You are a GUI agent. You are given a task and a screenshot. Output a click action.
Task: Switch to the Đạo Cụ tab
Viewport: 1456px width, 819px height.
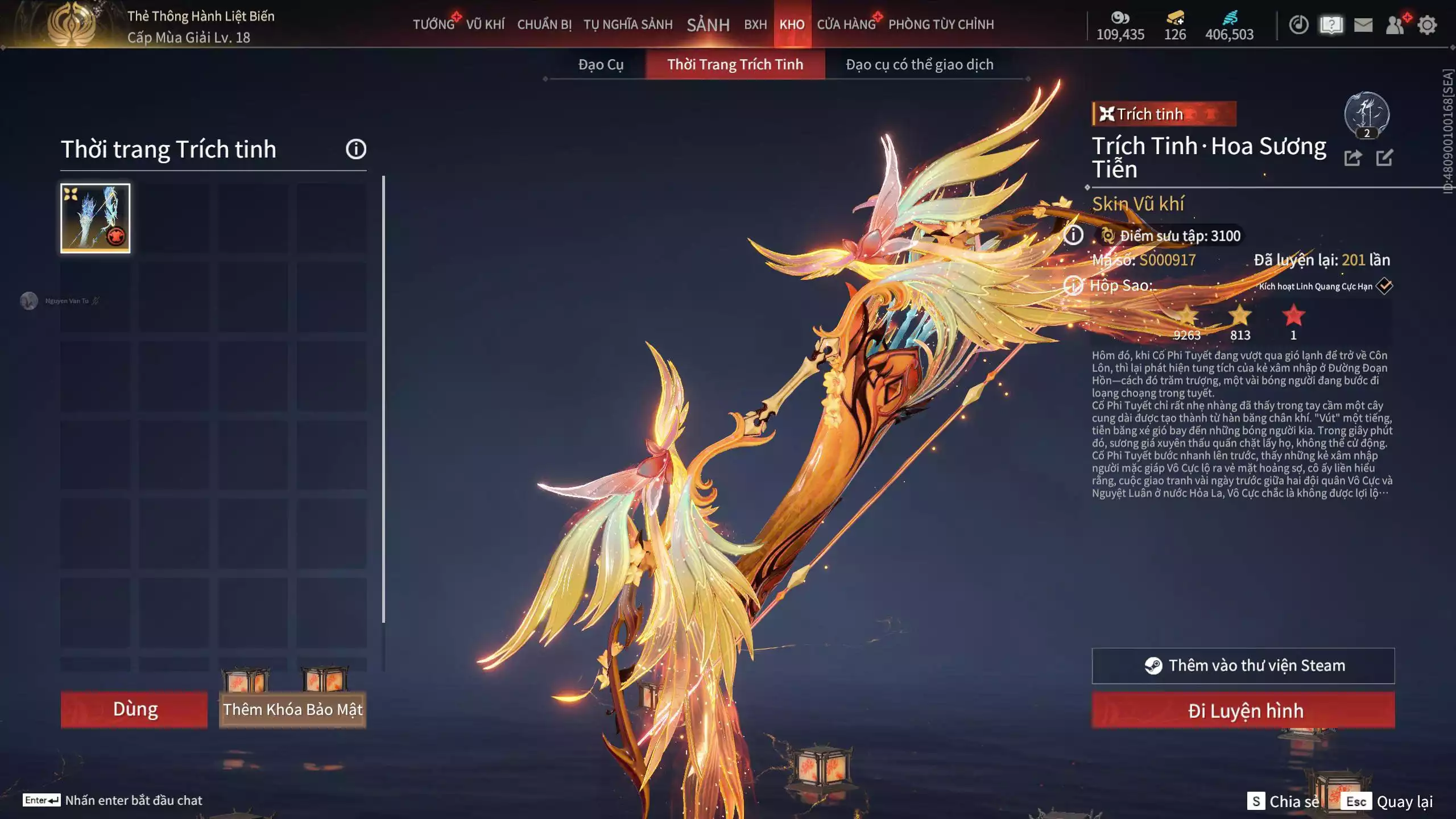pos(601,64)
